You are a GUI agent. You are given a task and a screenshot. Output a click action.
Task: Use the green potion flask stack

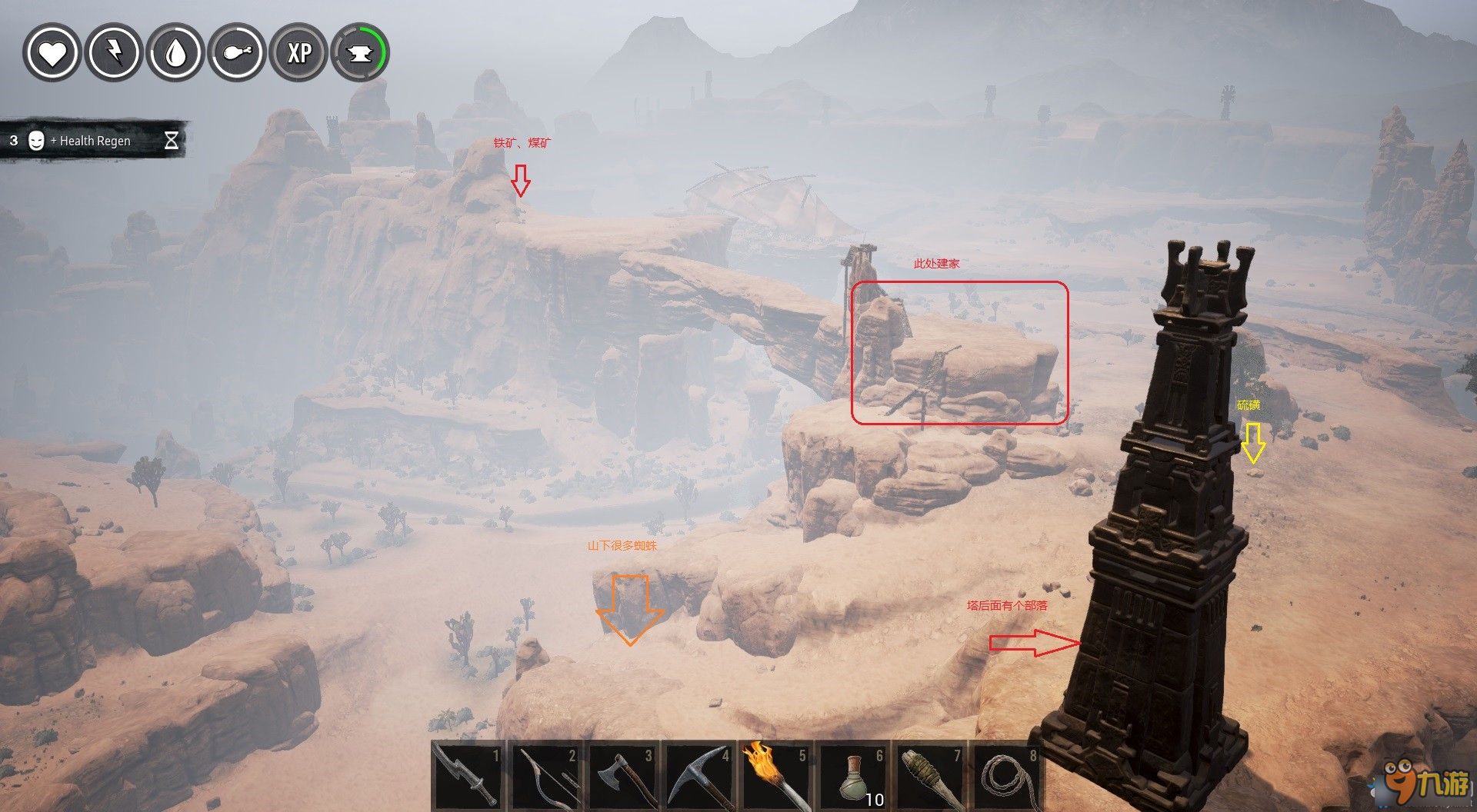click(852, 777)
